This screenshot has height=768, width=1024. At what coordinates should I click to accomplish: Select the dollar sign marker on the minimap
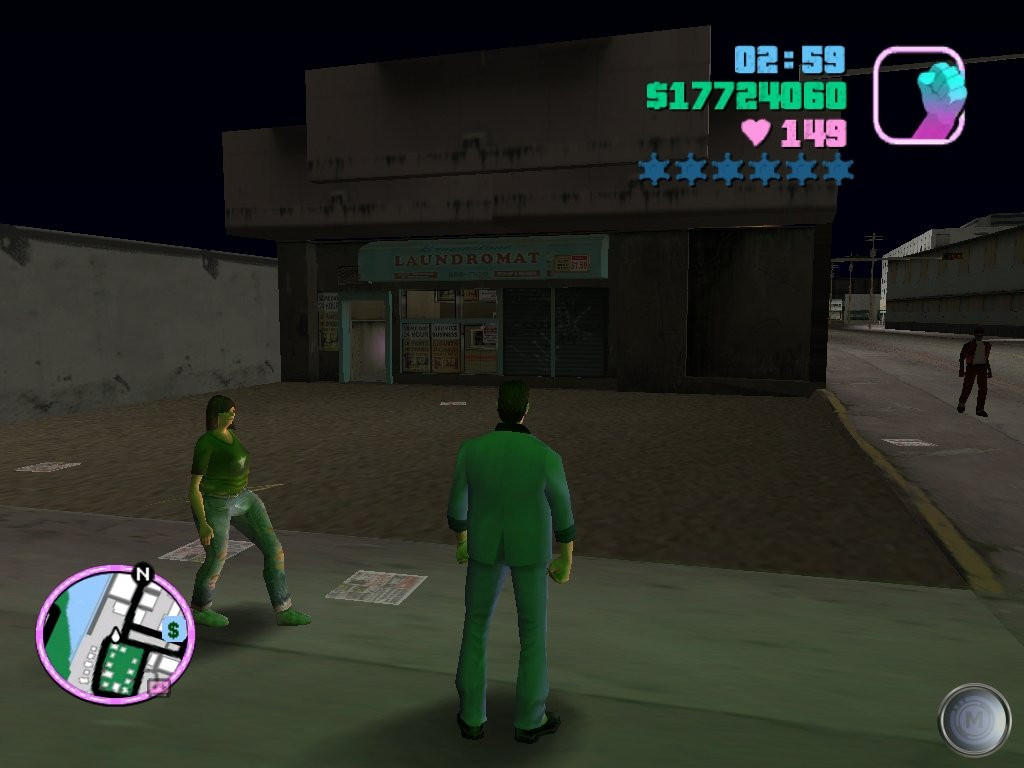[173, 630]
